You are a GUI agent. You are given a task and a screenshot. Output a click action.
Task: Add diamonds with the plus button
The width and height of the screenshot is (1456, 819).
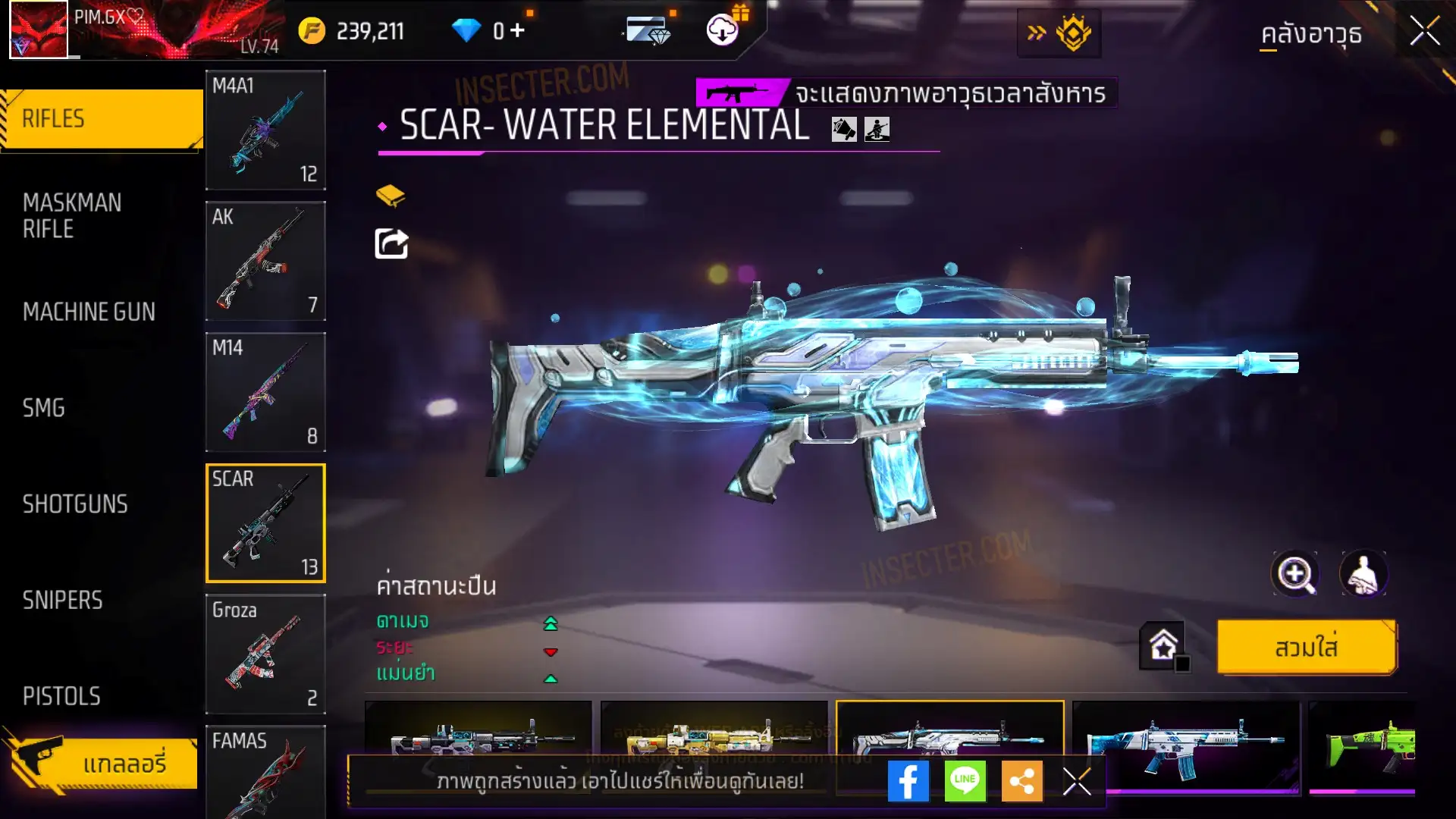517,30
